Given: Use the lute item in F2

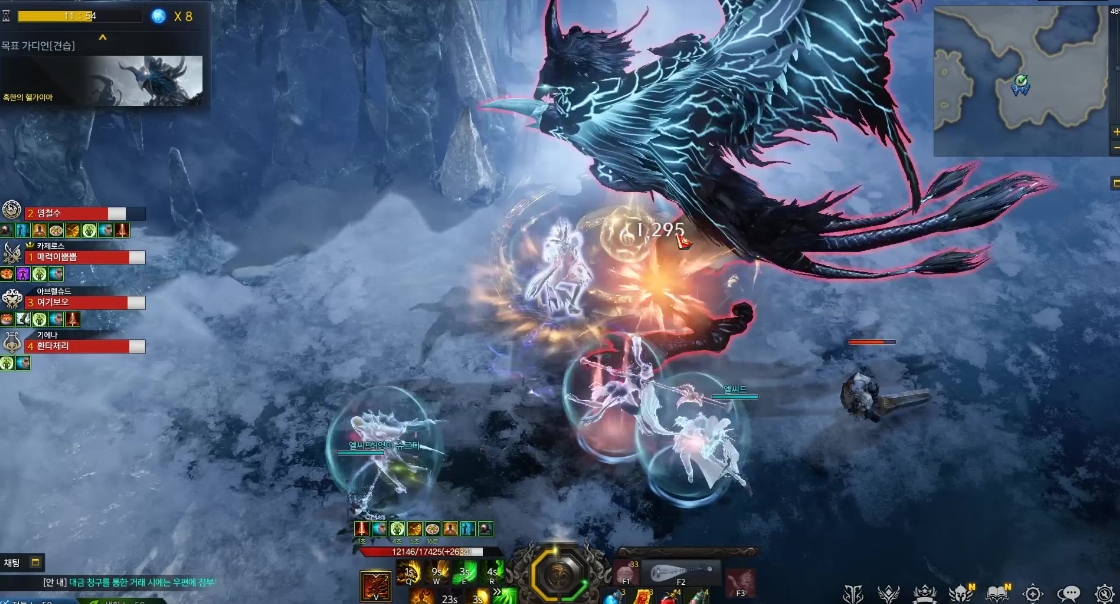Looking at the screenshot, I should (682, 573).
